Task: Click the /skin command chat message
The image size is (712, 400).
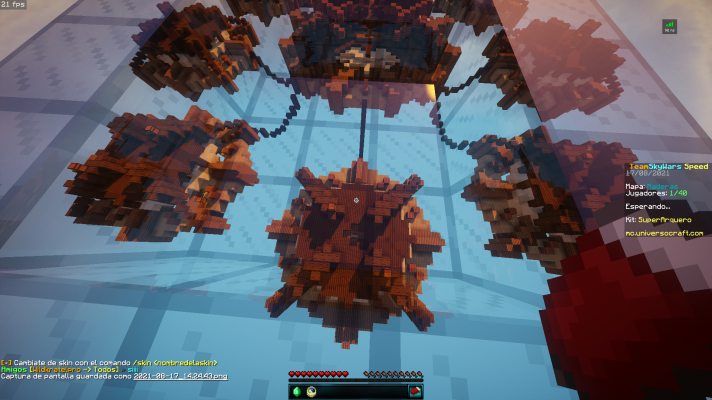Action: click(x=110, y=361)
